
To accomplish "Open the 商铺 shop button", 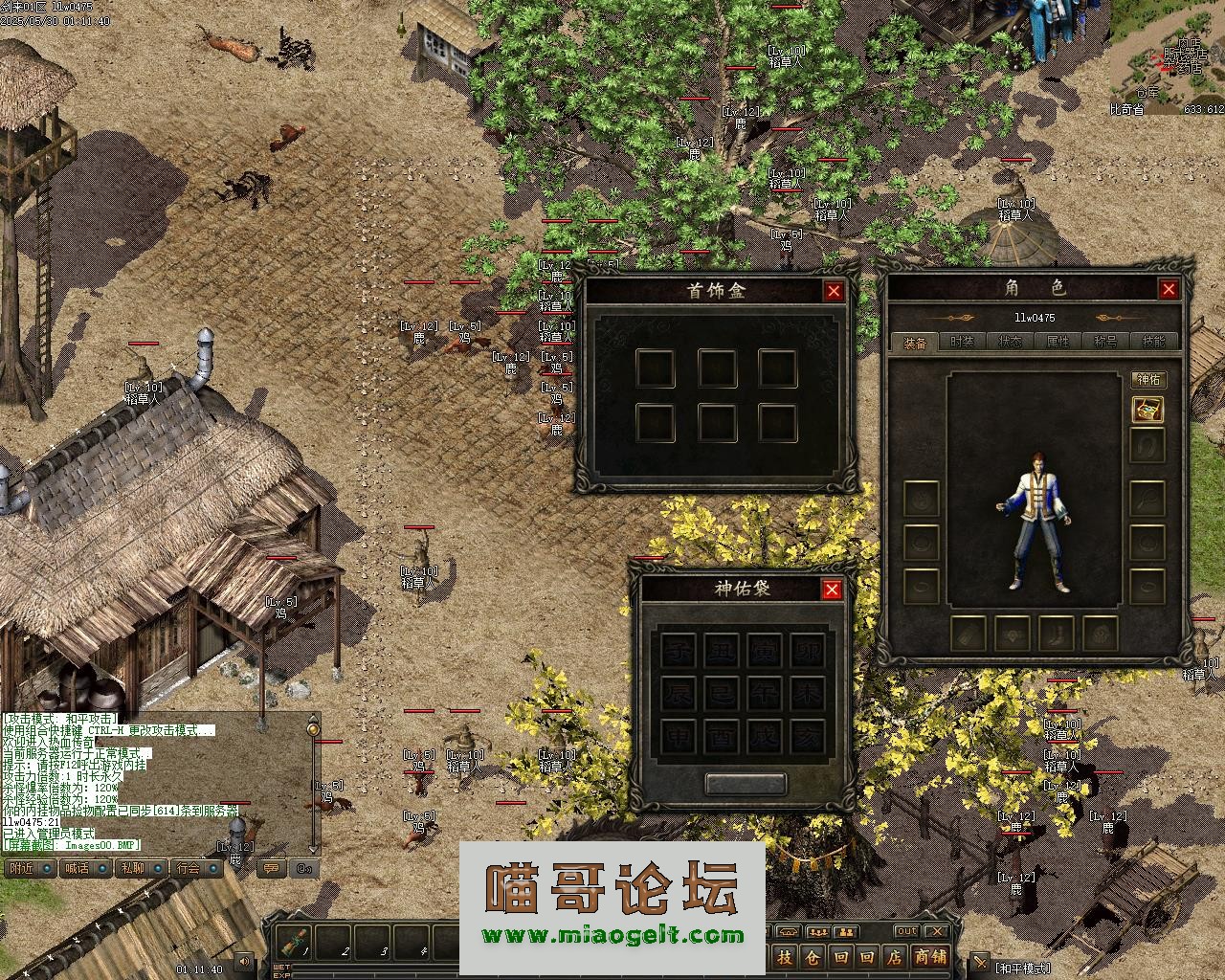I will pyautogui.click(x=930, y=956).
